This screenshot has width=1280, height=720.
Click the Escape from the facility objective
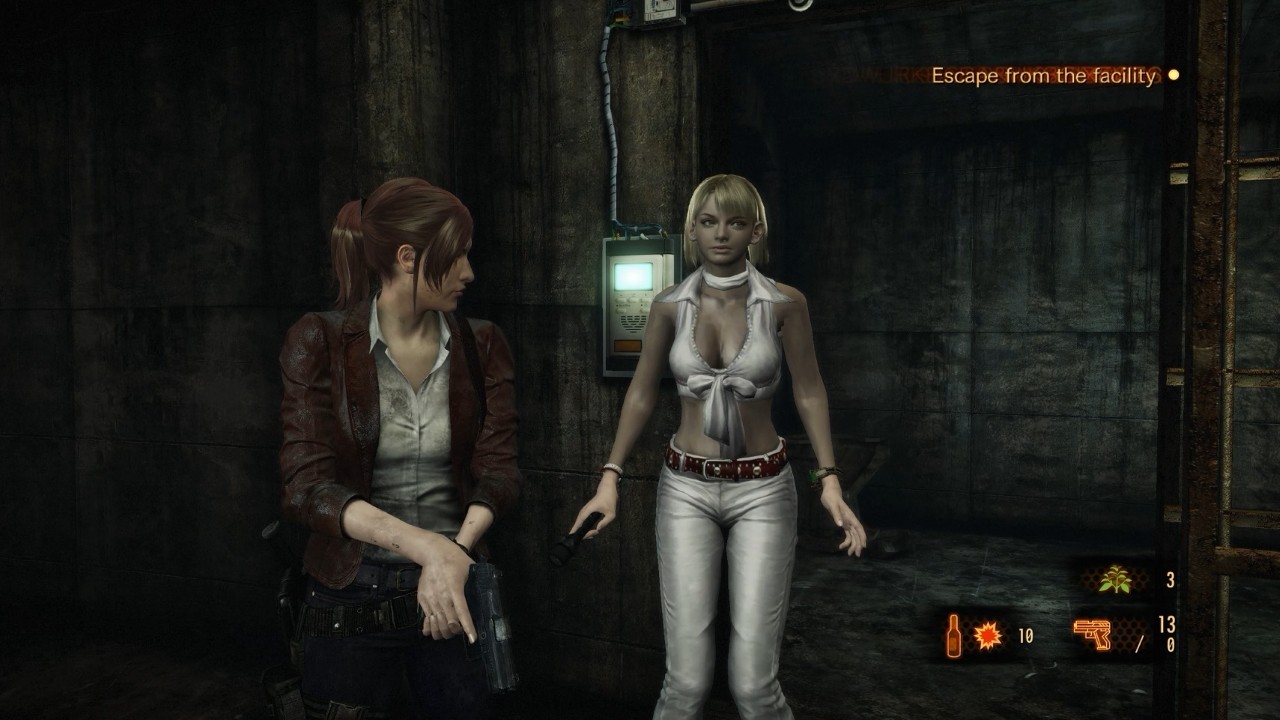pos(1043,75)
